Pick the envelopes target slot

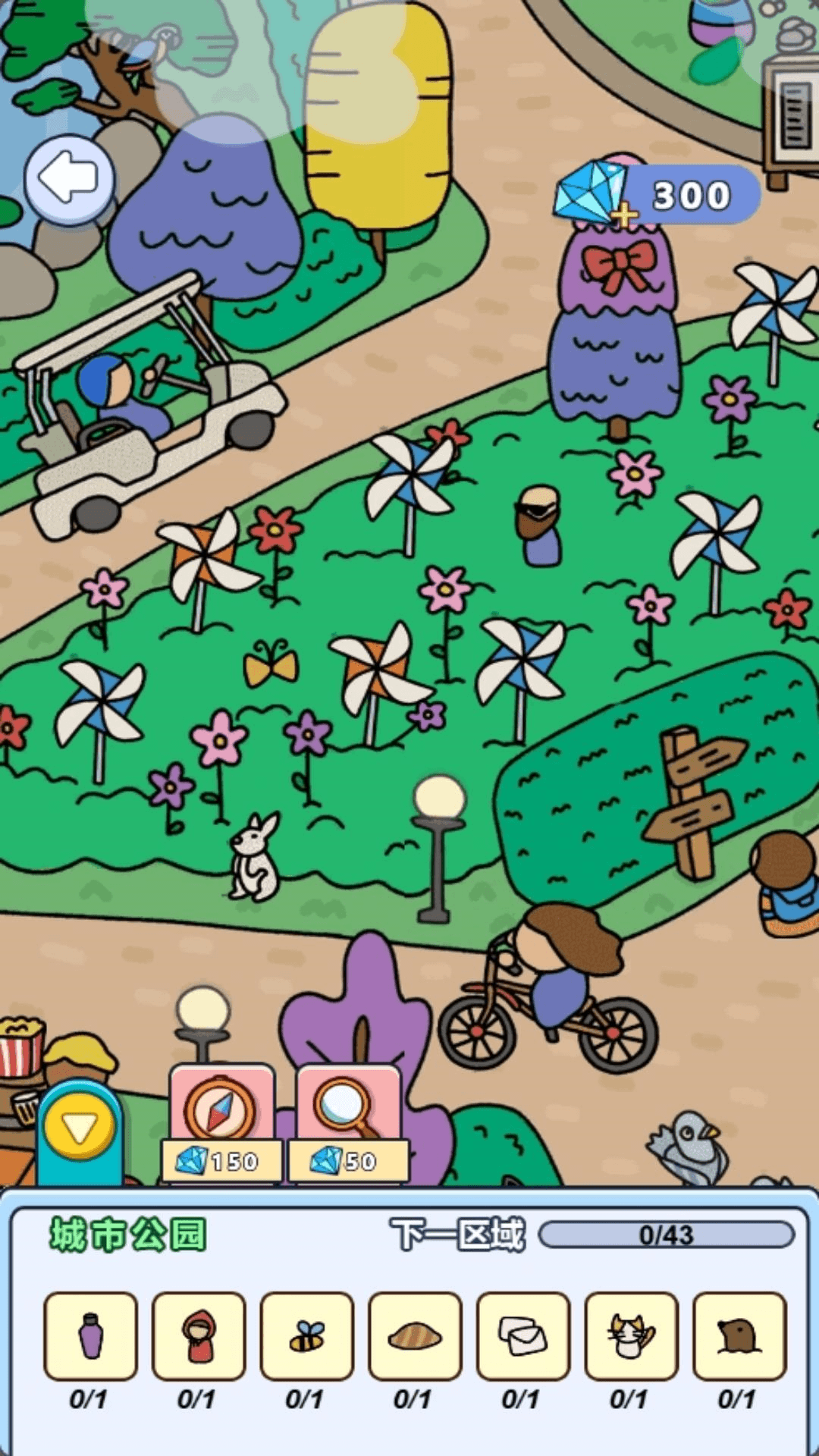(523, 1335)
